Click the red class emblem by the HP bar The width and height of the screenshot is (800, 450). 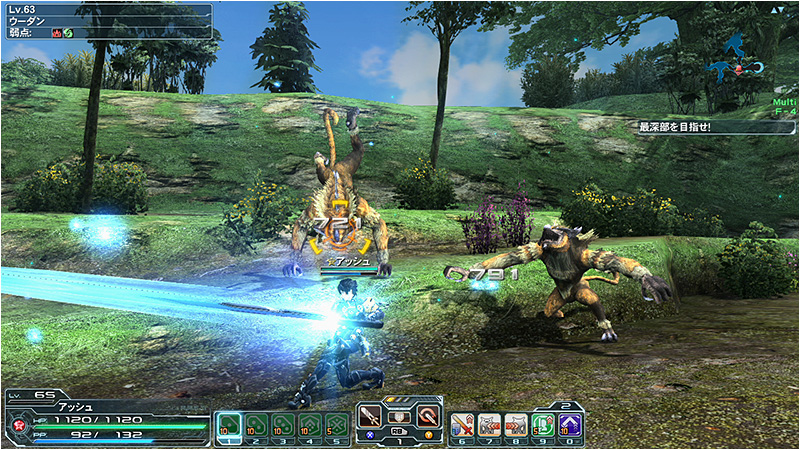click(18, 425)
